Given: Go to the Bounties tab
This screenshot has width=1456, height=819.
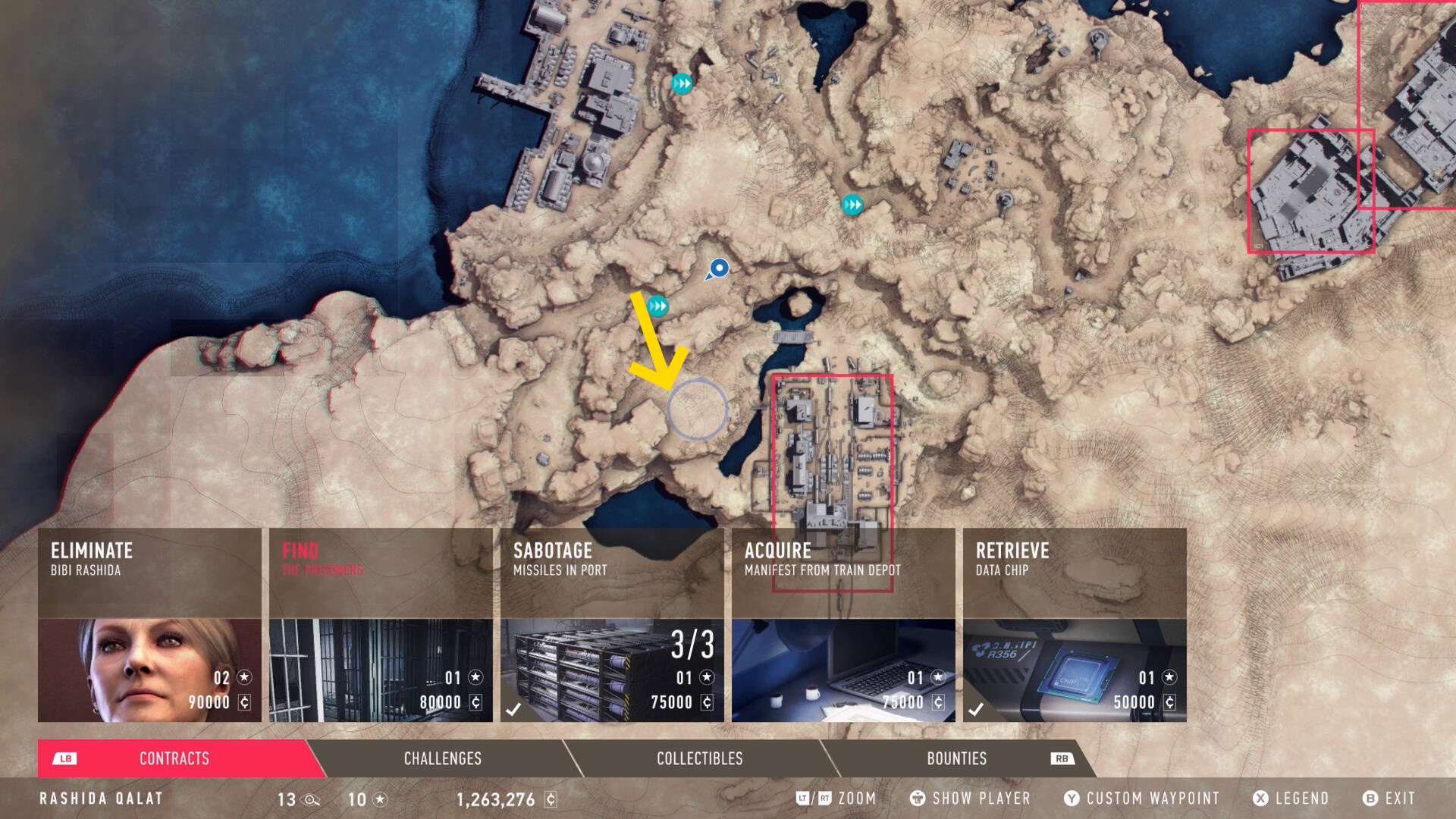Looking at the screenshot, I should [x=957, y=758].
